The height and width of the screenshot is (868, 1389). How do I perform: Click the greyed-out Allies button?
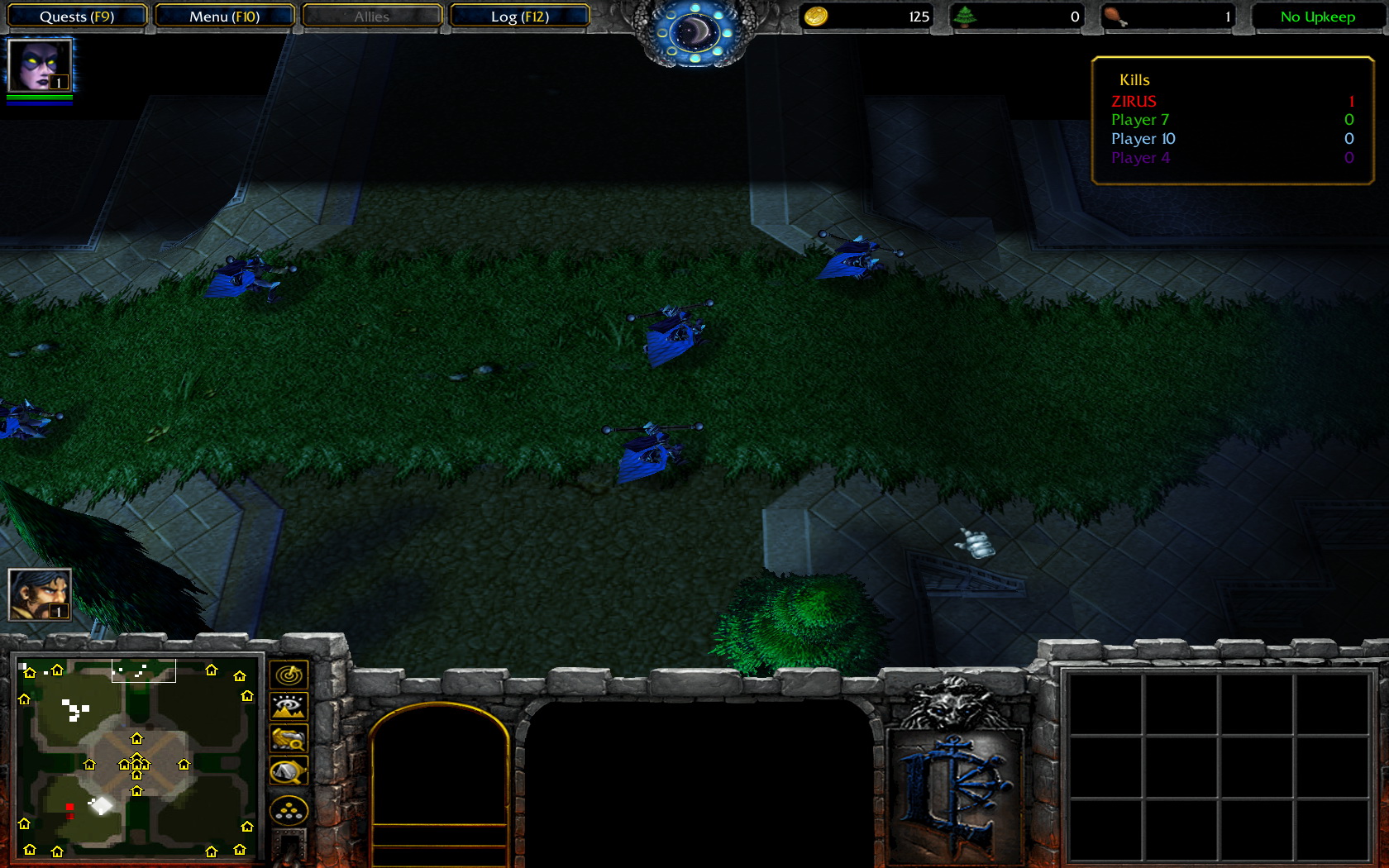coord(372,17)
